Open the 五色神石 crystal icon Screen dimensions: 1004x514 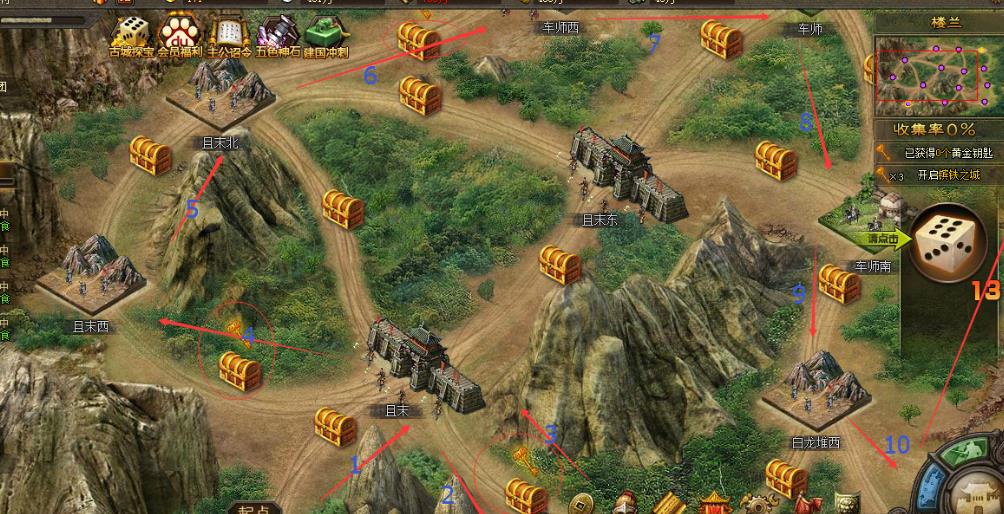tap(278, 37)
